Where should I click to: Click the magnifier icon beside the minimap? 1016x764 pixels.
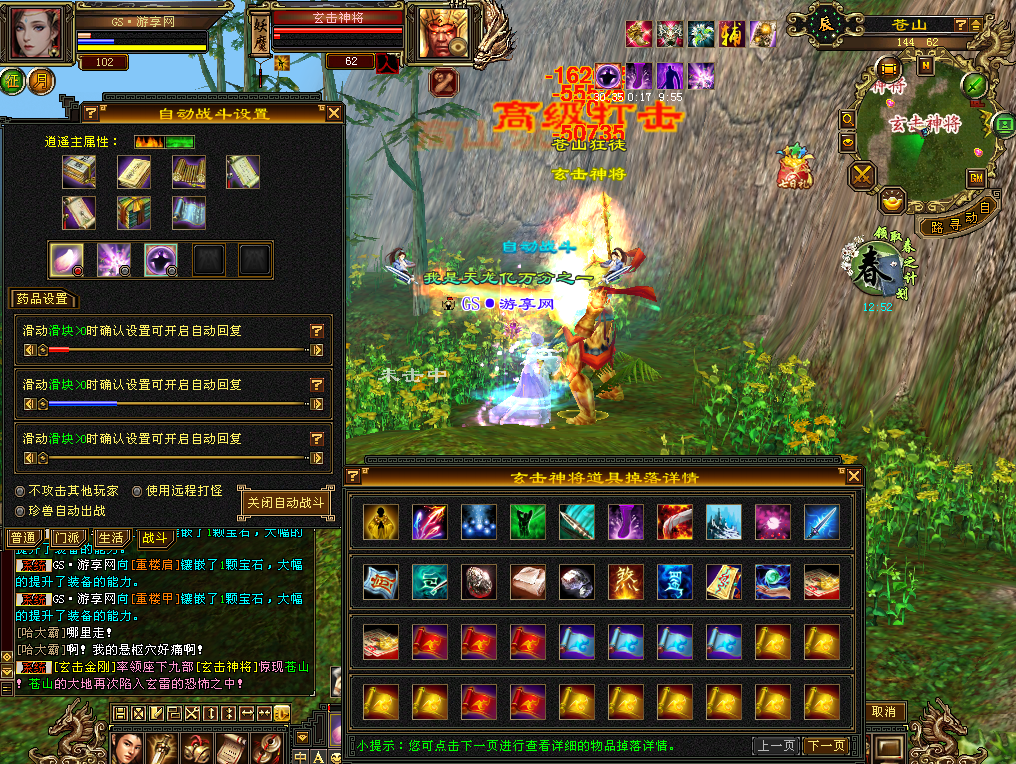tap(848, 119)
